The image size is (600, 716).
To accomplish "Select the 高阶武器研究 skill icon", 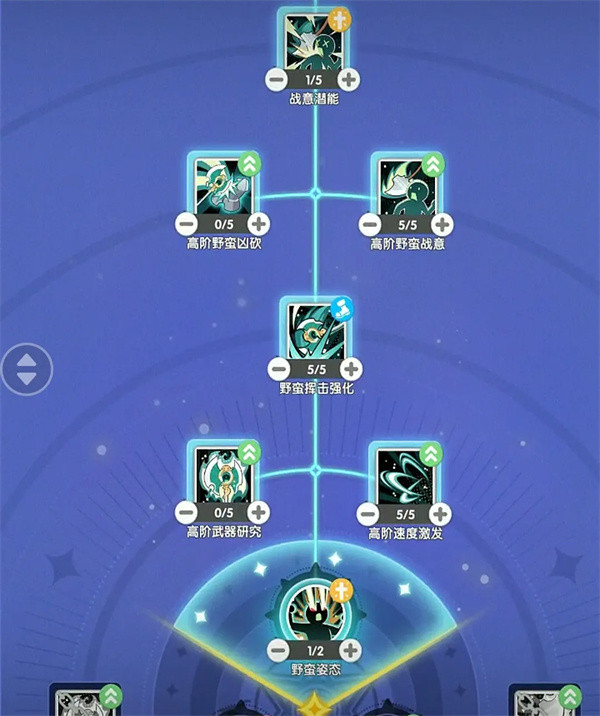I will [x=224, y=474].
